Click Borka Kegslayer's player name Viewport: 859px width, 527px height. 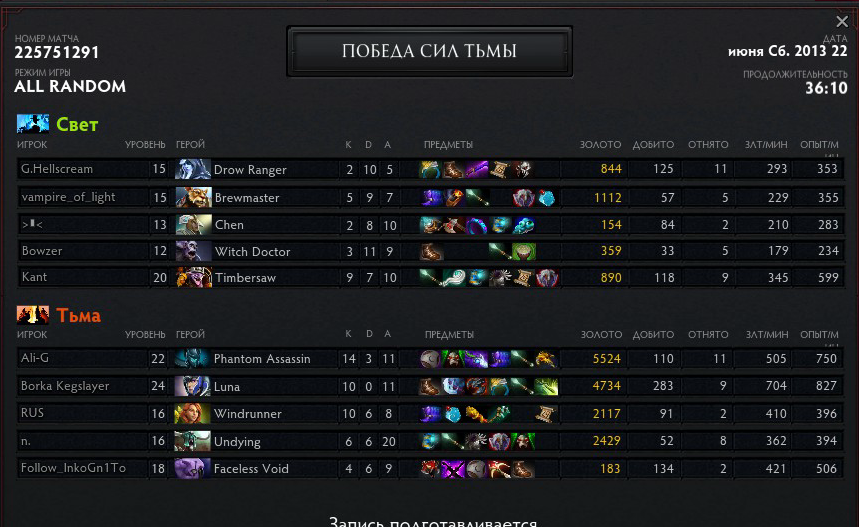65,386
